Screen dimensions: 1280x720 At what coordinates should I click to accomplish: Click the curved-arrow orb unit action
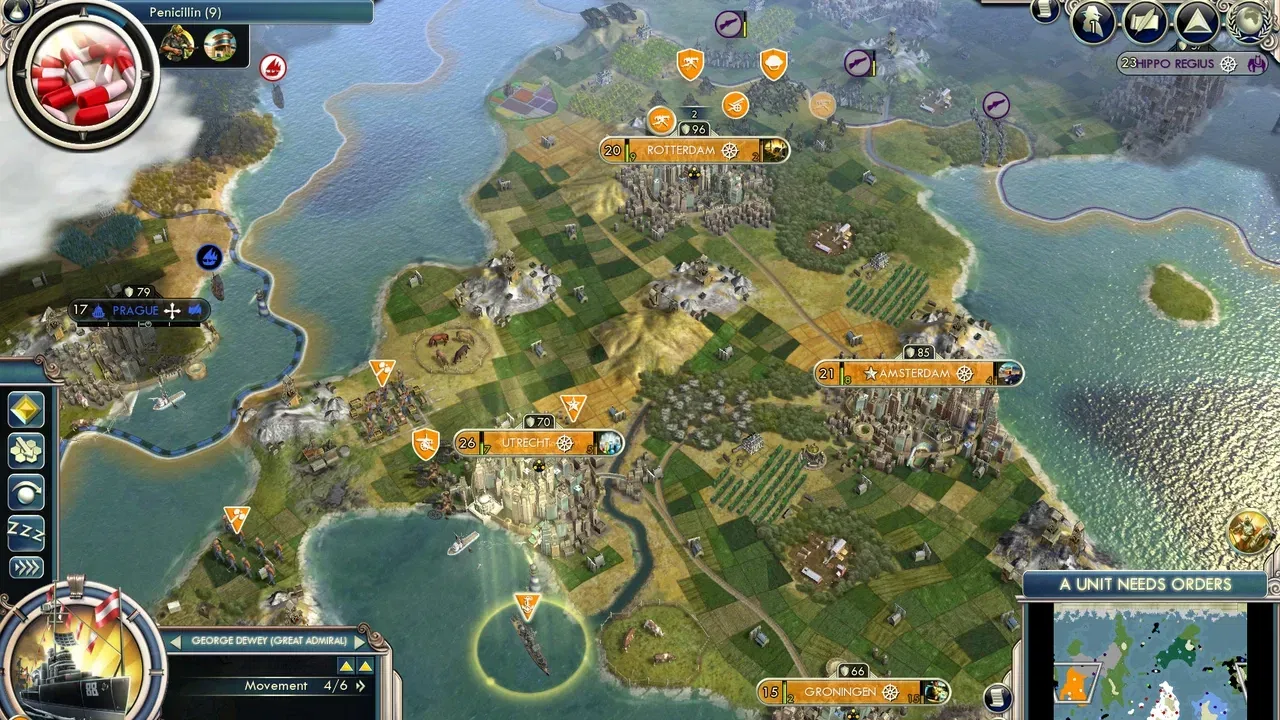click(x=26, y=491)
